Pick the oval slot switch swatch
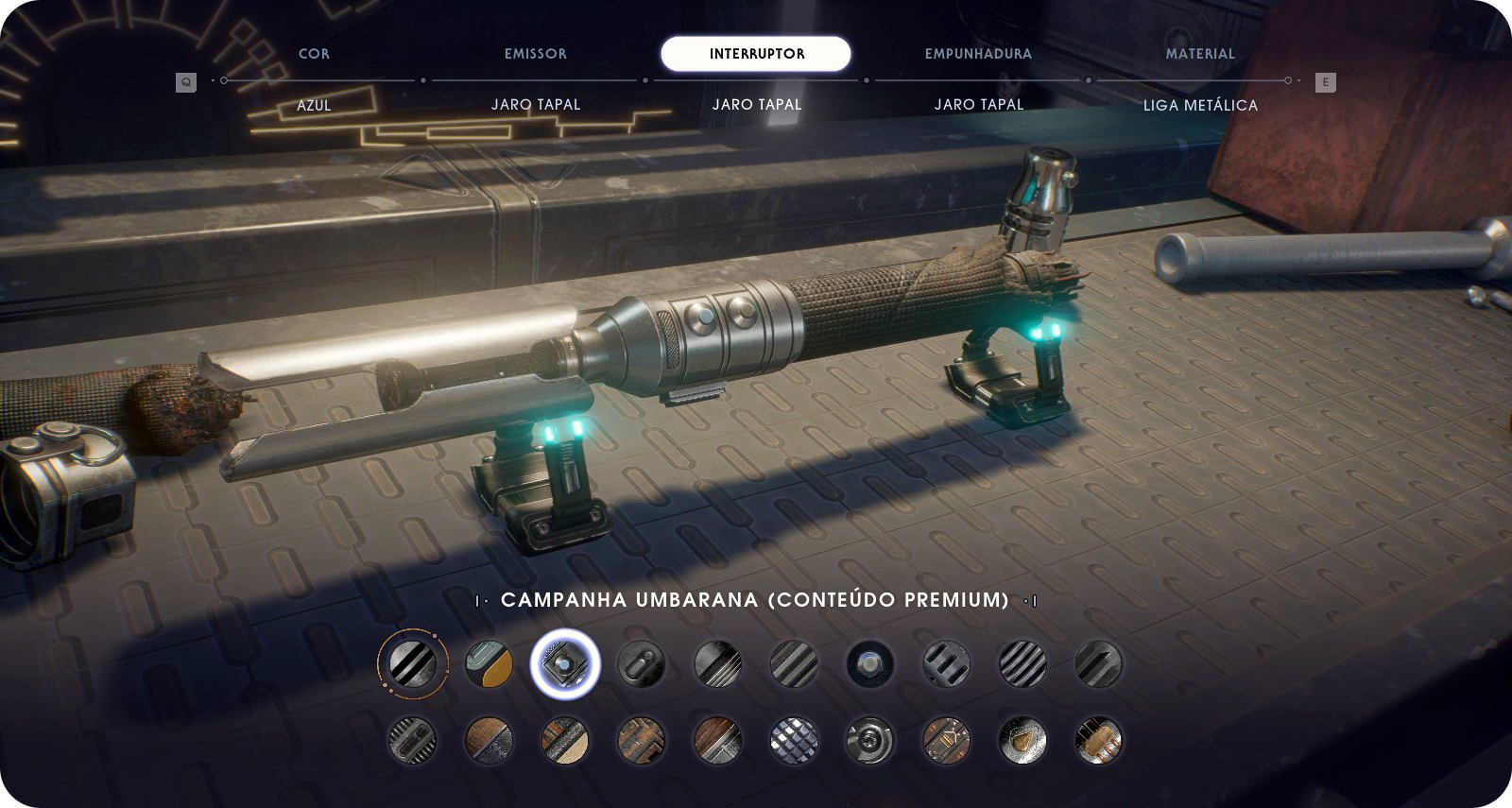Viewport: 1512px width, 808px height. coord(641,663)
